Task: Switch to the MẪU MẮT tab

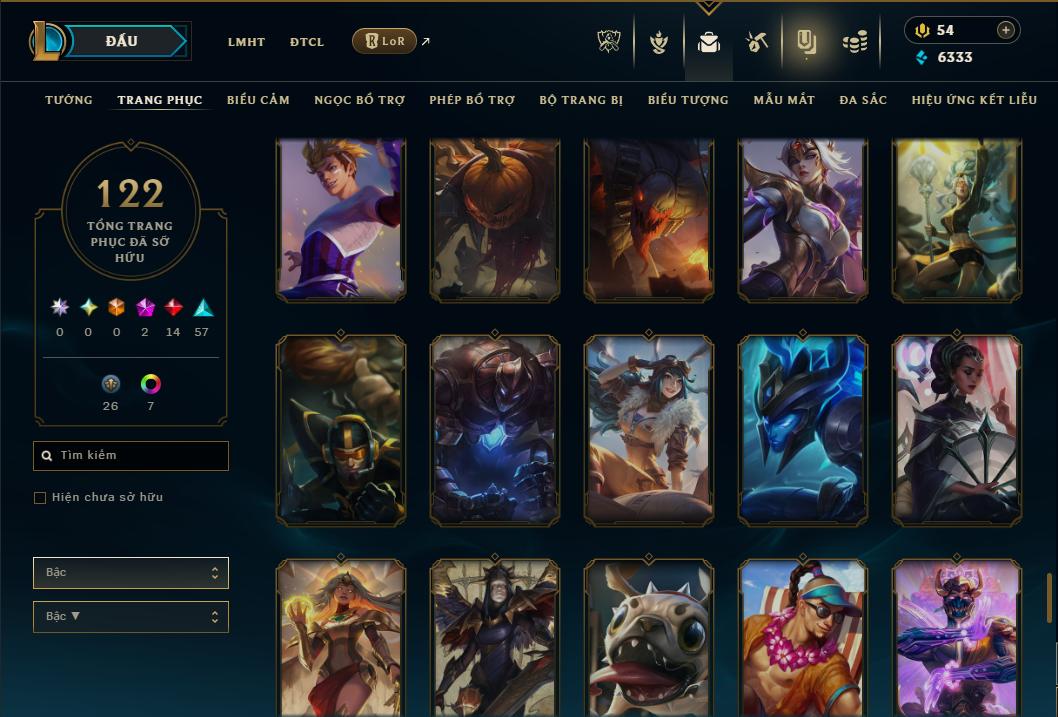Action: pos(784,100)
